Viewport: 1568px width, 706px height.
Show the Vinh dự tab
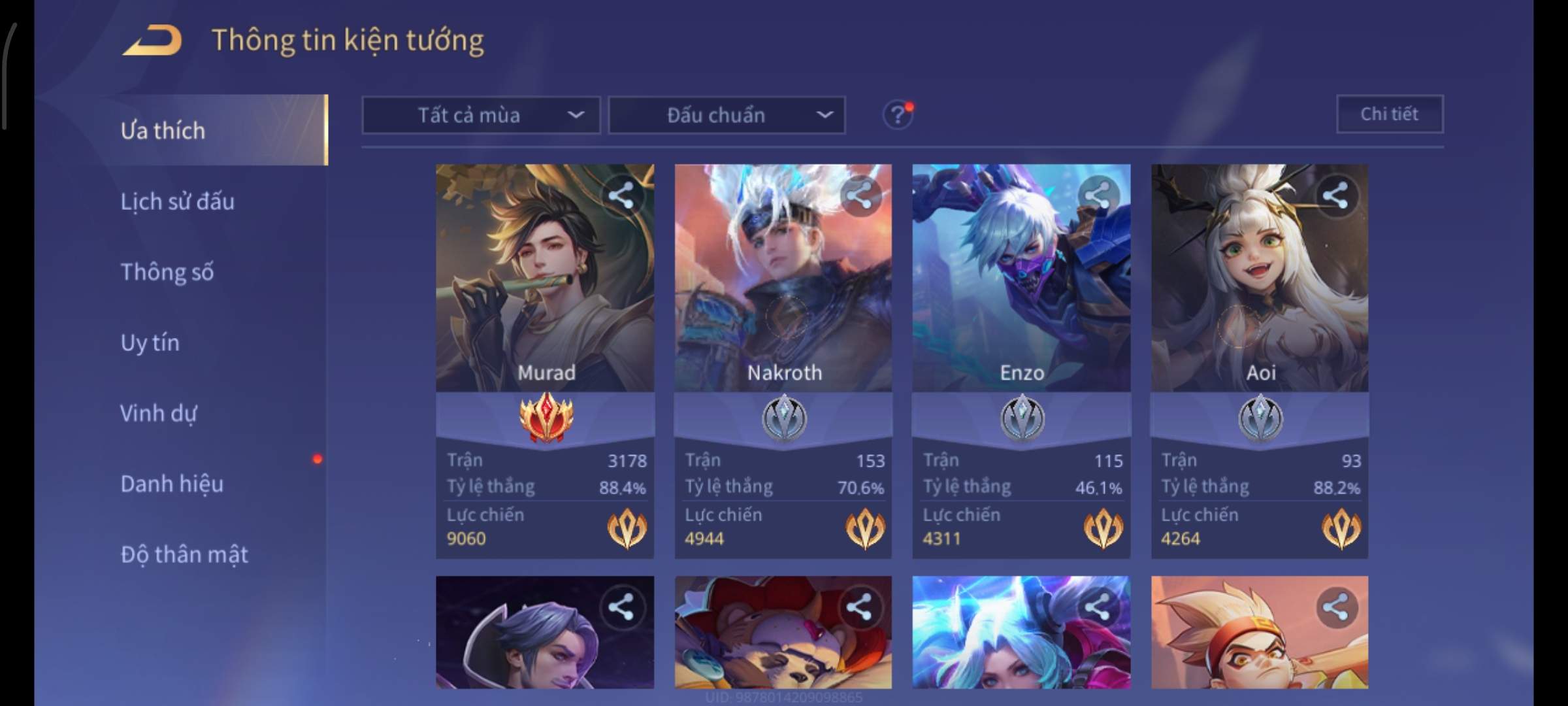tap(158, 413)
